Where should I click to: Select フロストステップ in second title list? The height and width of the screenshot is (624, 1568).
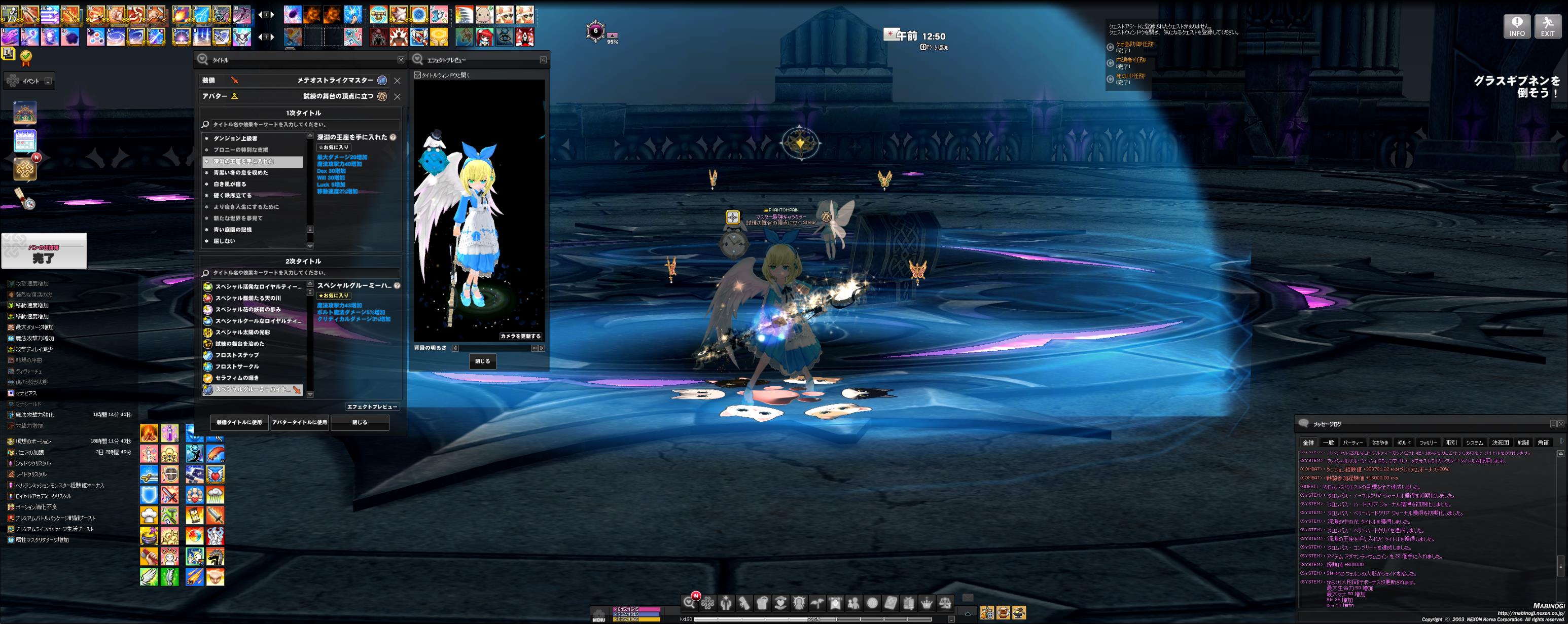(237, 355)
